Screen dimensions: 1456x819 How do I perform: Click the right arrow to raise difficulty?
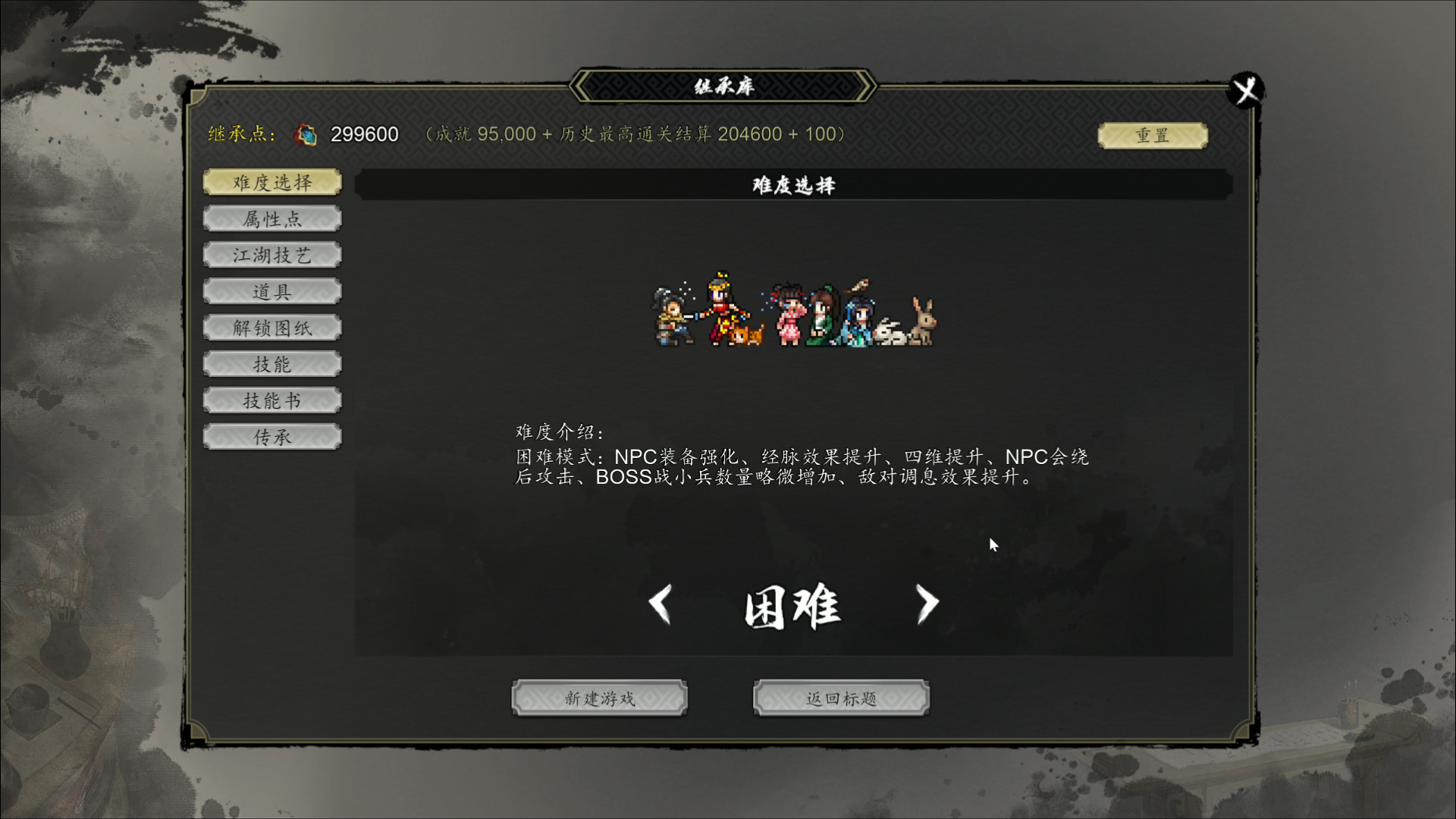coord(927,604)
